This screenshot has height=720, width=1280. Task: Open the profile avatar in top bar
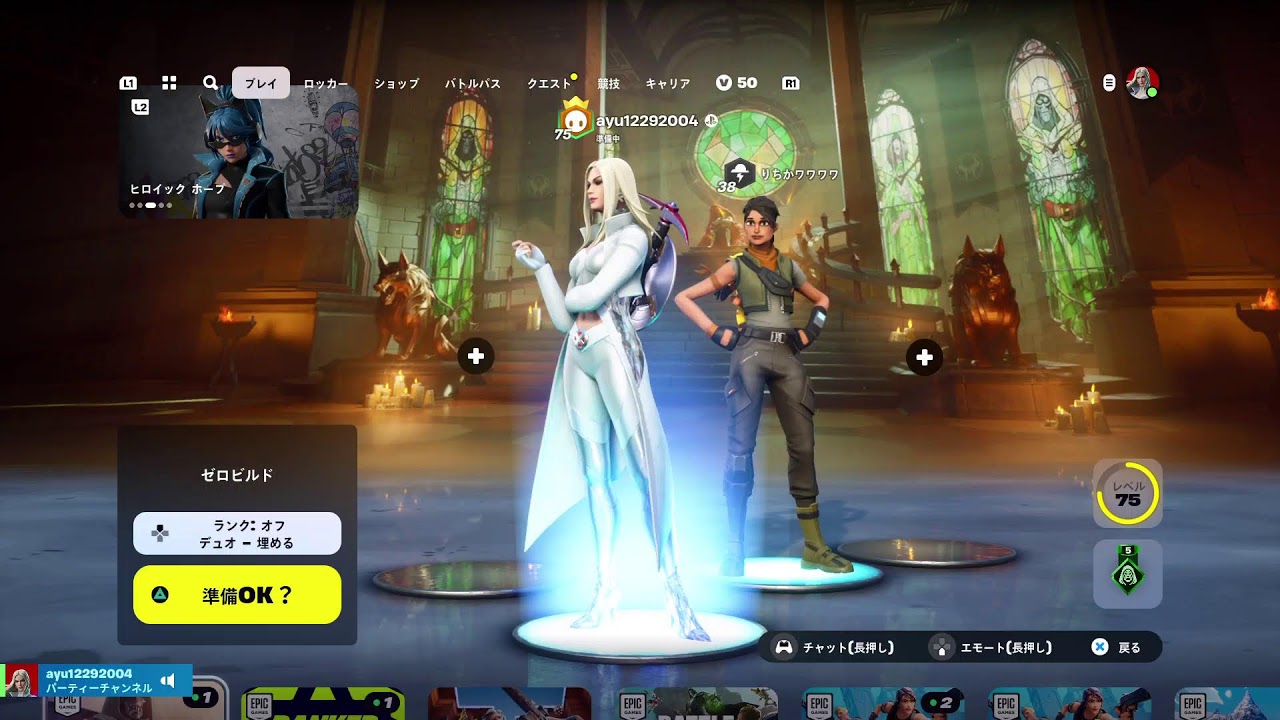(1142, 83)
